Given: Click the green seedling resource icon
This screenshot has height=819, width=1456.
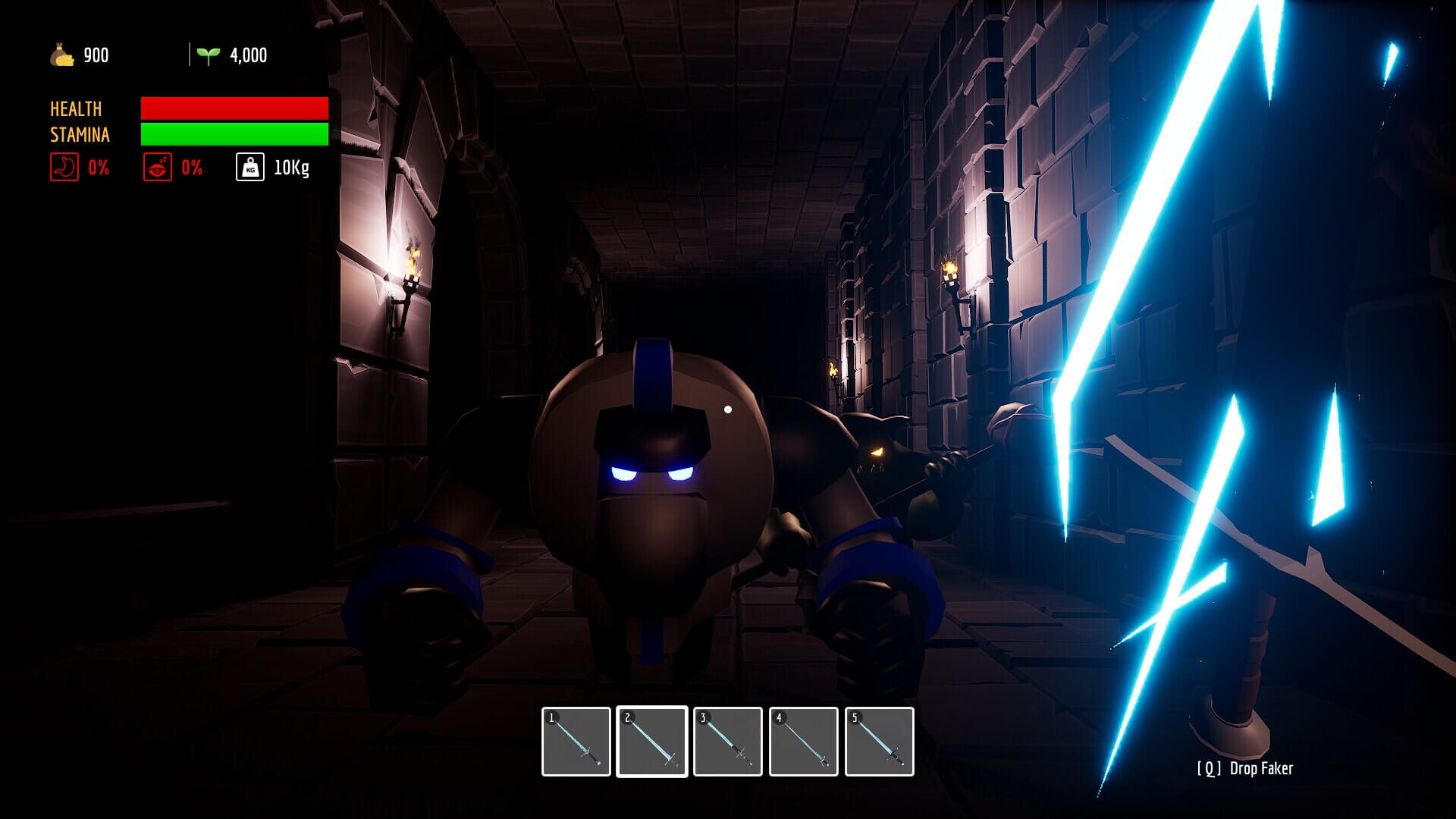Looking at the screenshot, I should point(209,54).
